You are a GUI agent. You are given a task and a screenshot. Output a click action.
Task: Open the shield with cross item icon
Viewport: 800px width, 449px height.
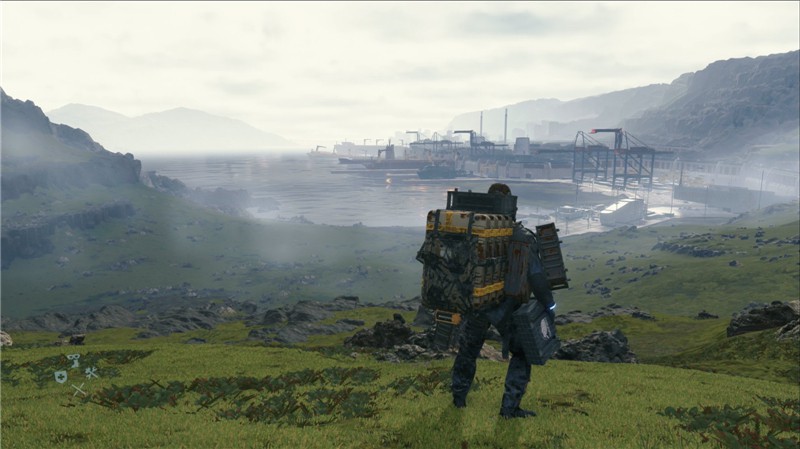[61, 376]
